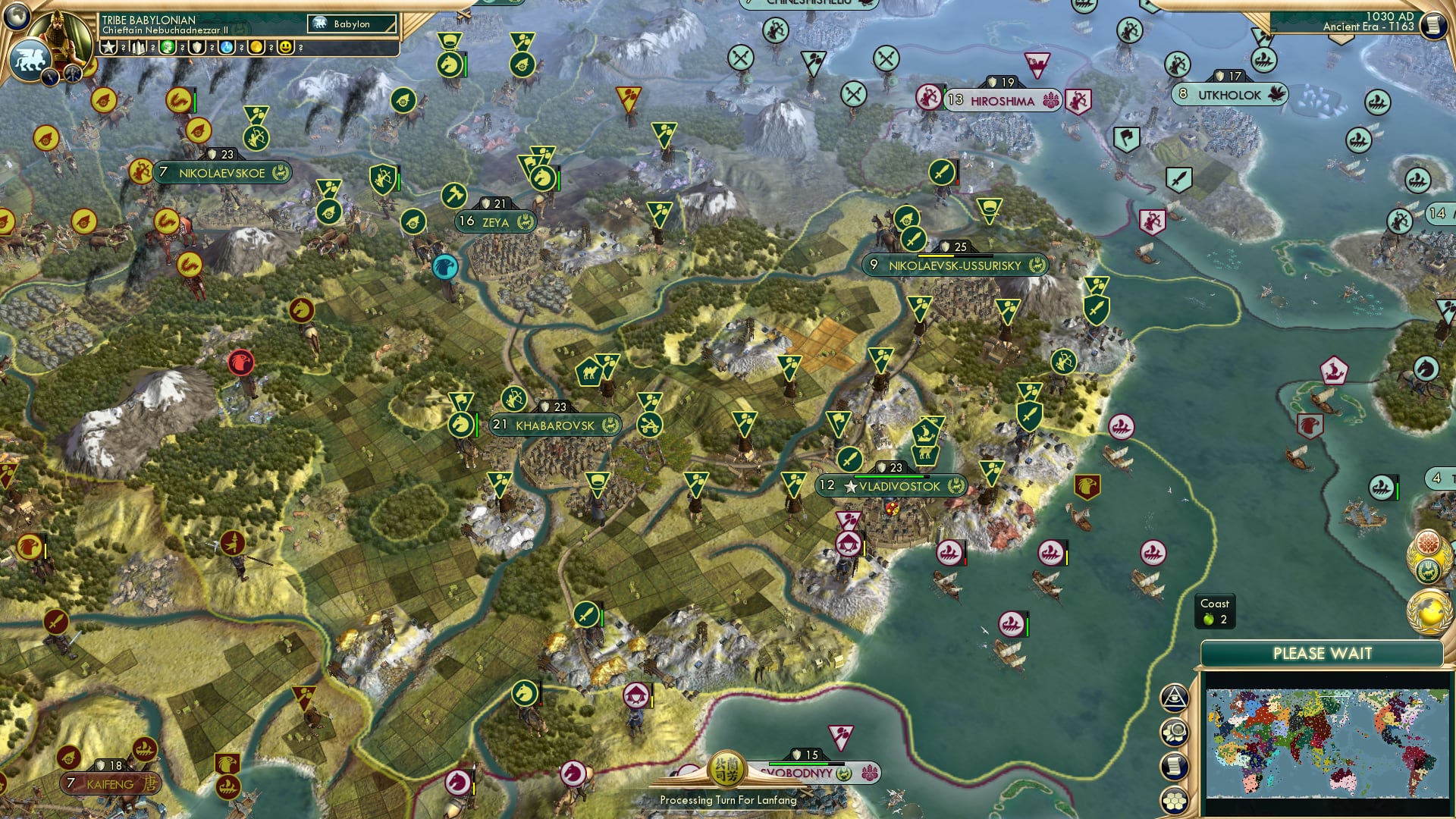Expand the Khabarovsk city banner
The width and height of the screenshot is (1456, 819).
click(x=554, y=425)
